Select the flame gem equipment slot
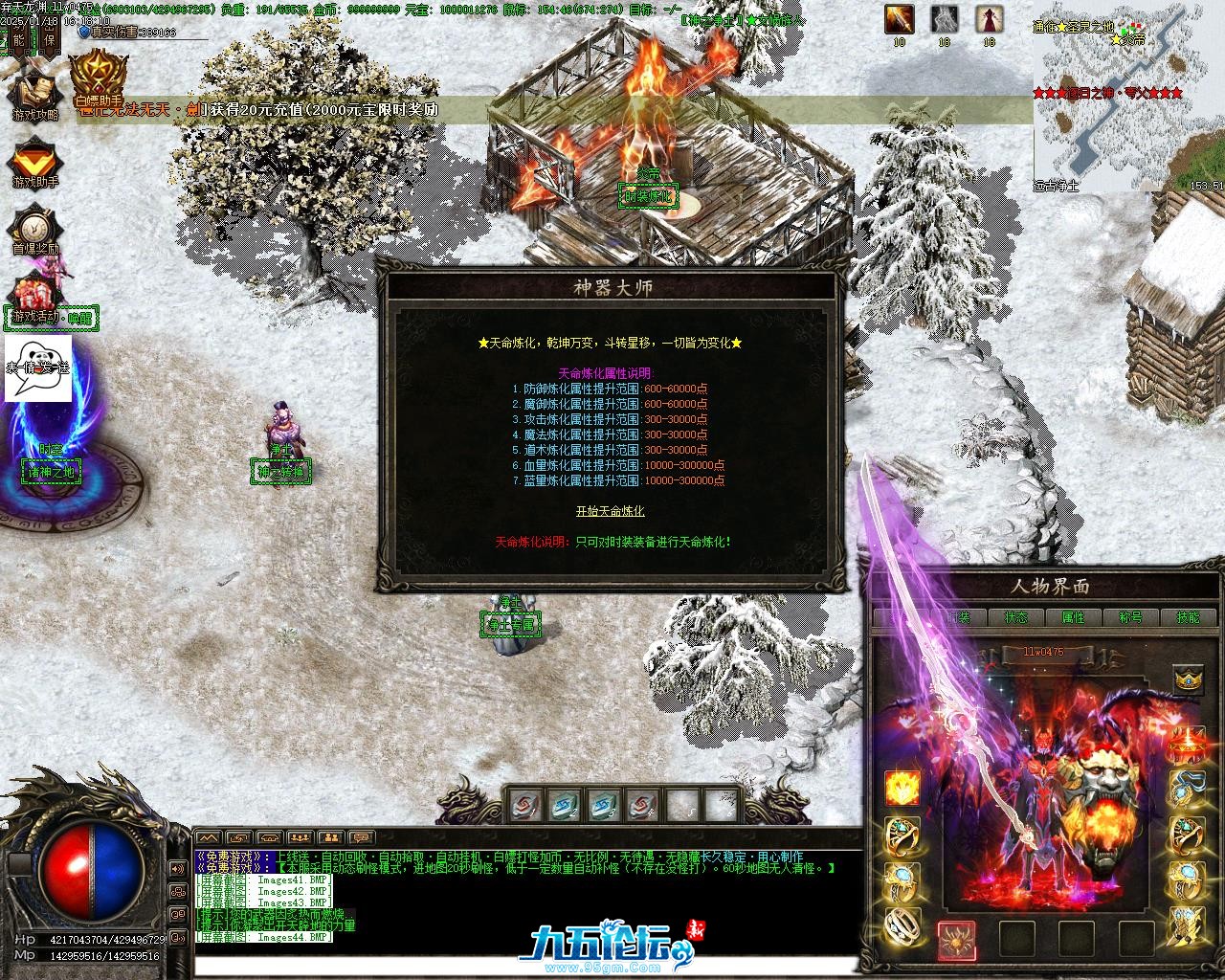Image resolution: width=1225 pixels, height=980 pixels. click(x=902, y=788)
